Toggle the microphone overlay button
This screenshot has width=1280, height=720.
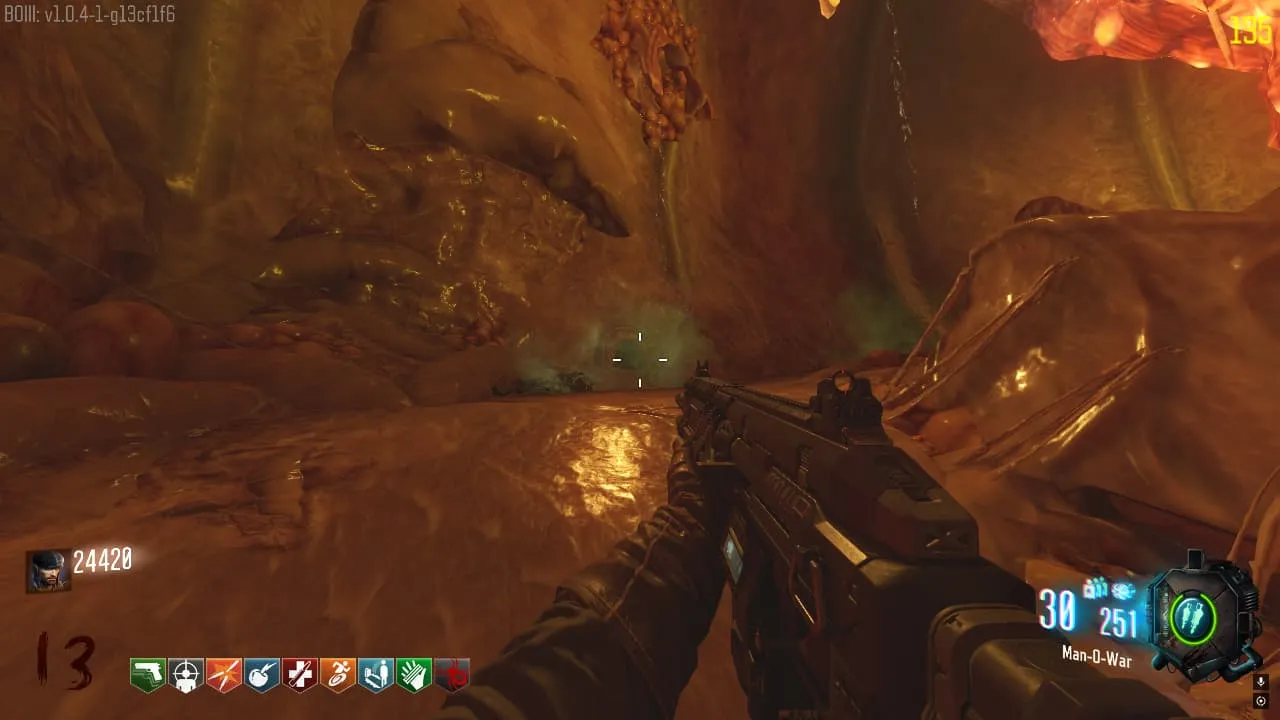tap(1261, 681)
